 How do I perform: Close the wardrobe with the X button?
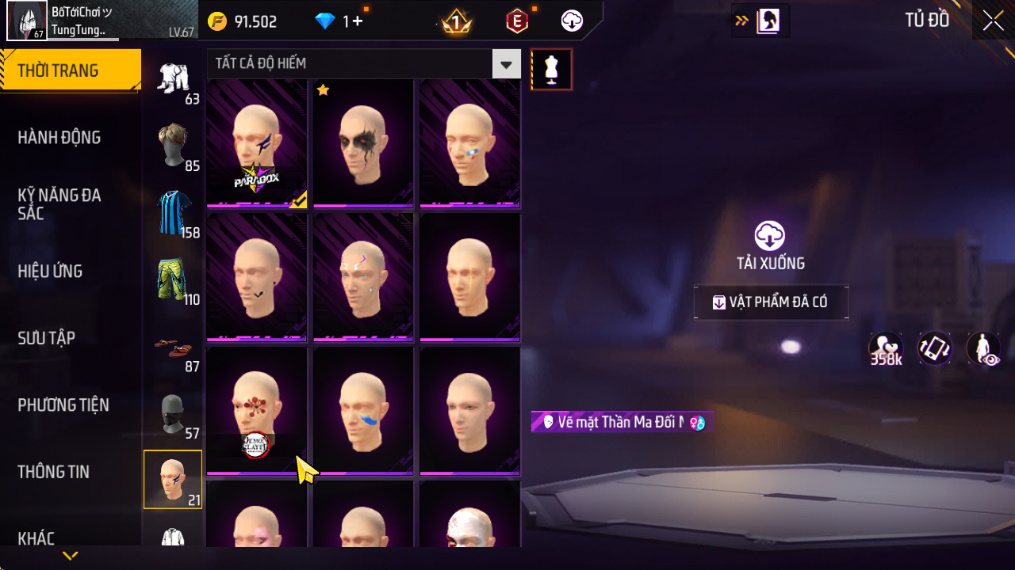[992, 21]
